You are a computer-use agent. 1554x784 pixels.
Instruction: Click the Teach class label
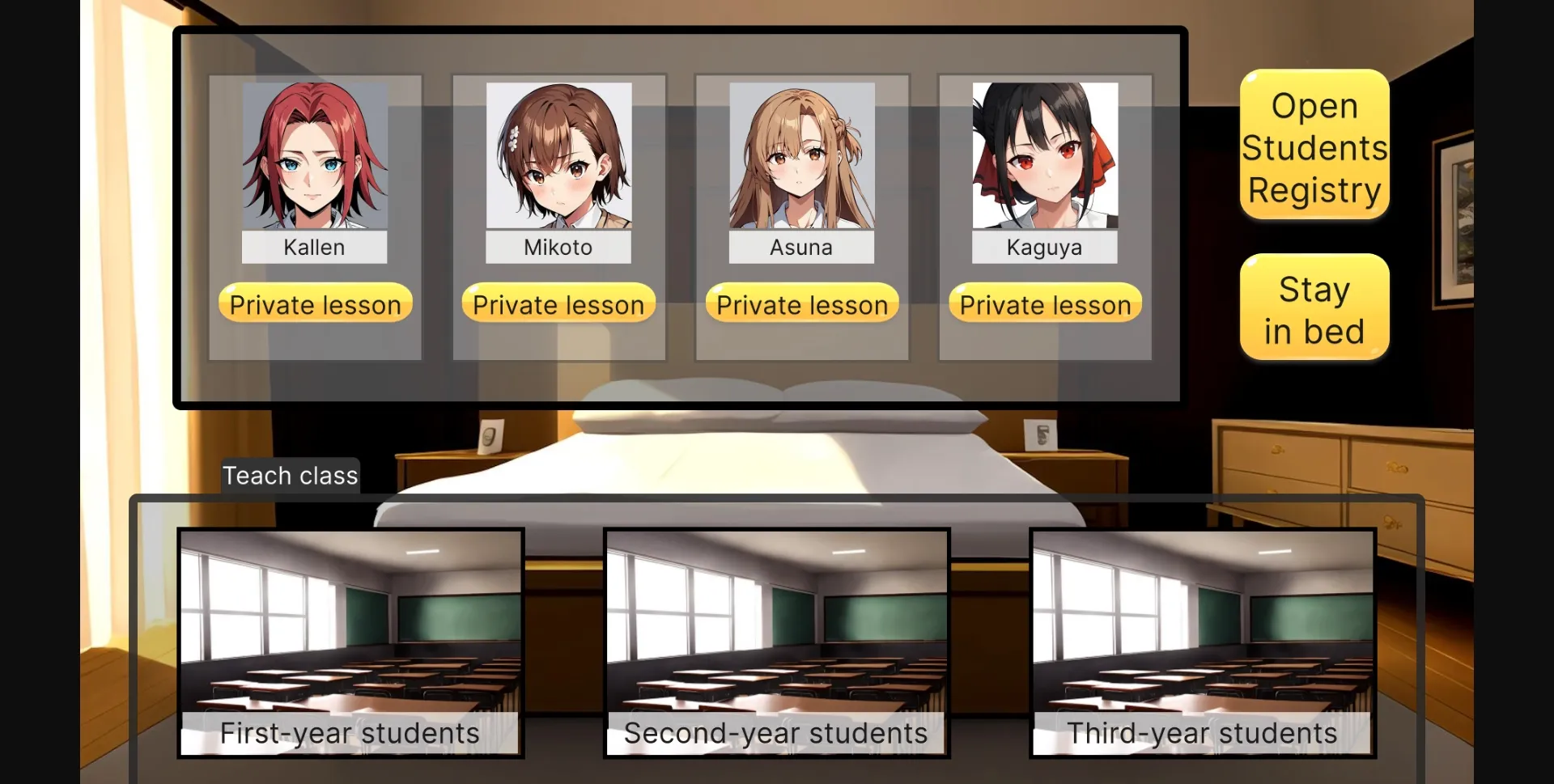[290, 476]
